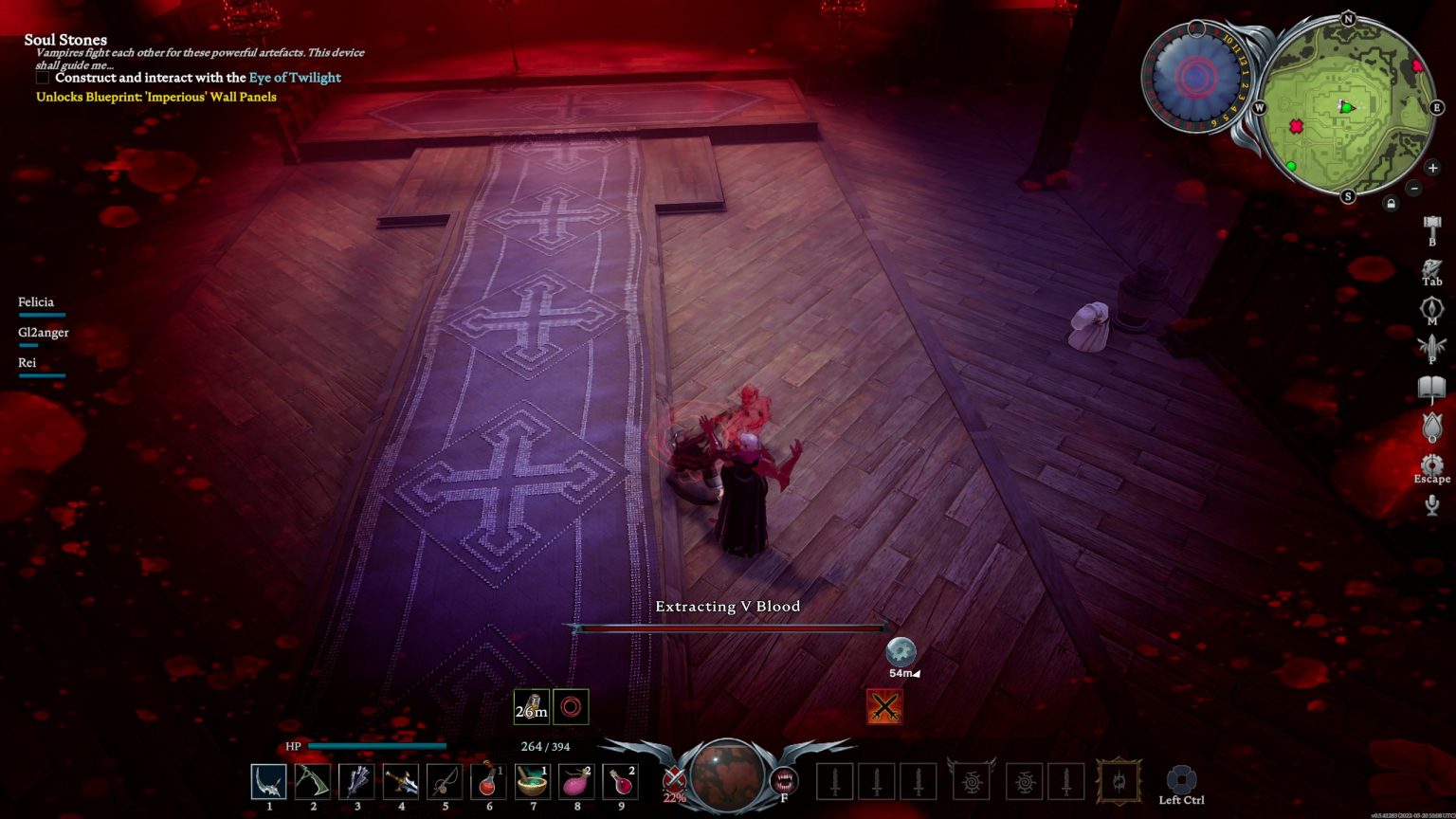Open the Eye of Twilight link

(295, 78)
